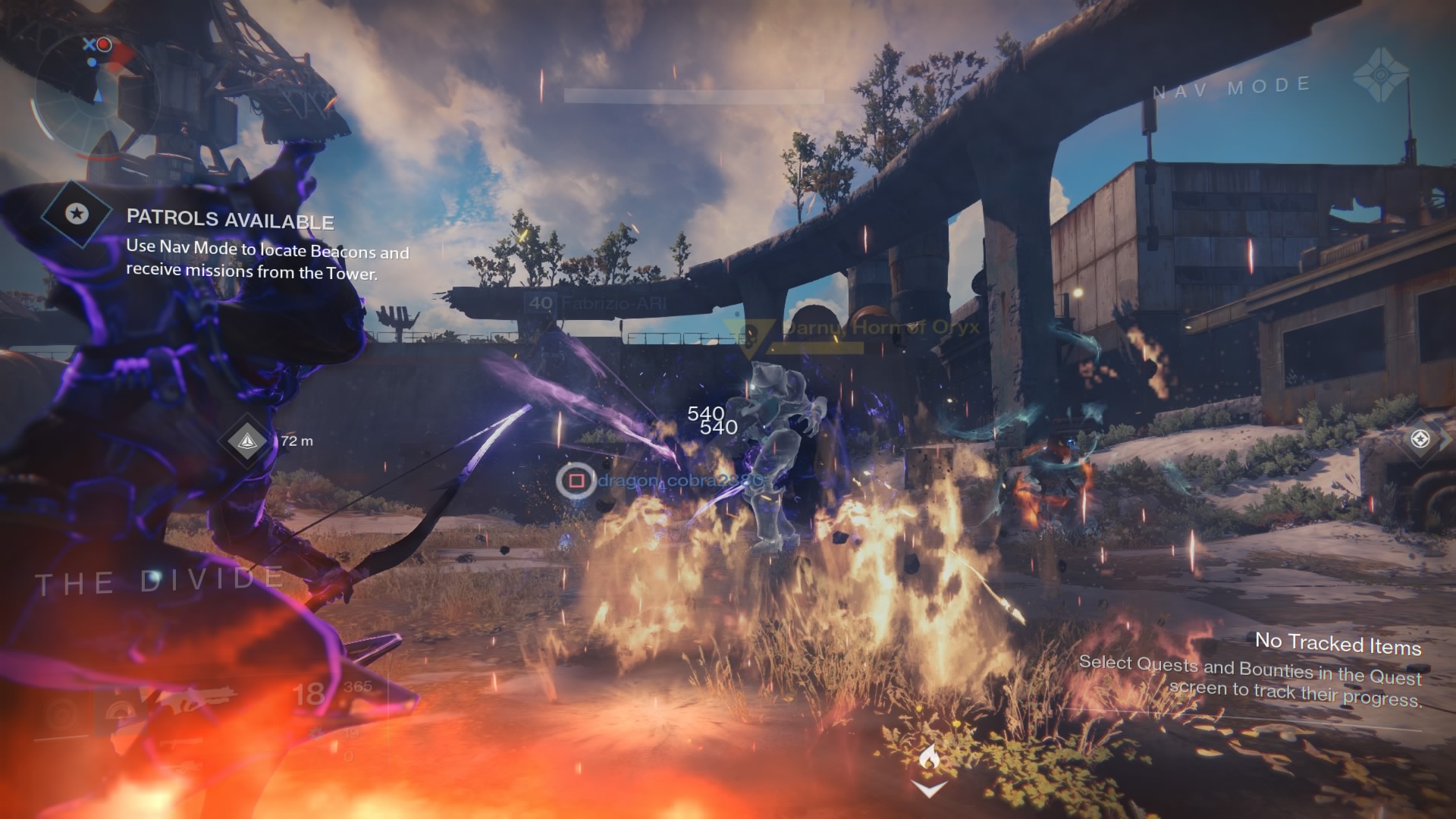
Task: Click the Horn of Oryx enemy nameplate
Action: 880,328
